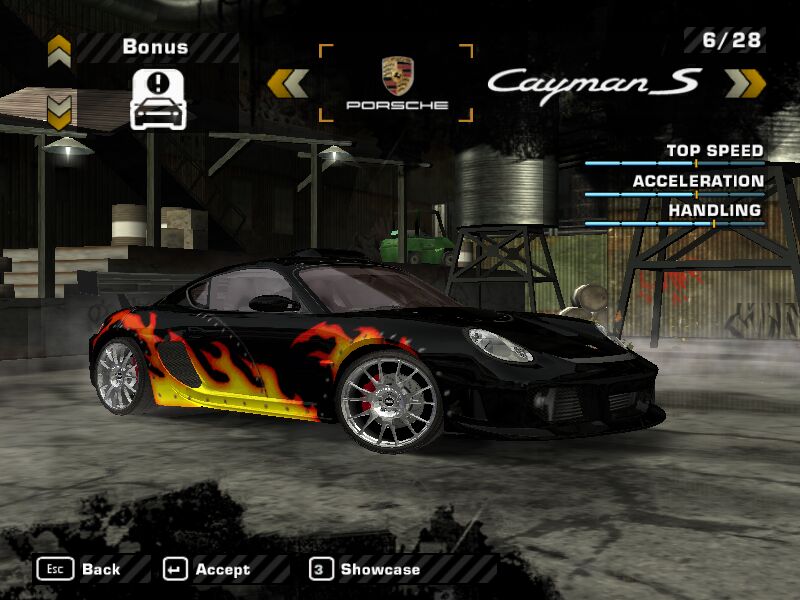Image resolution: width=800 pixels, height=600 pixels.
Task: Select the Bonus cars category icon
Action: click(158, 98)
